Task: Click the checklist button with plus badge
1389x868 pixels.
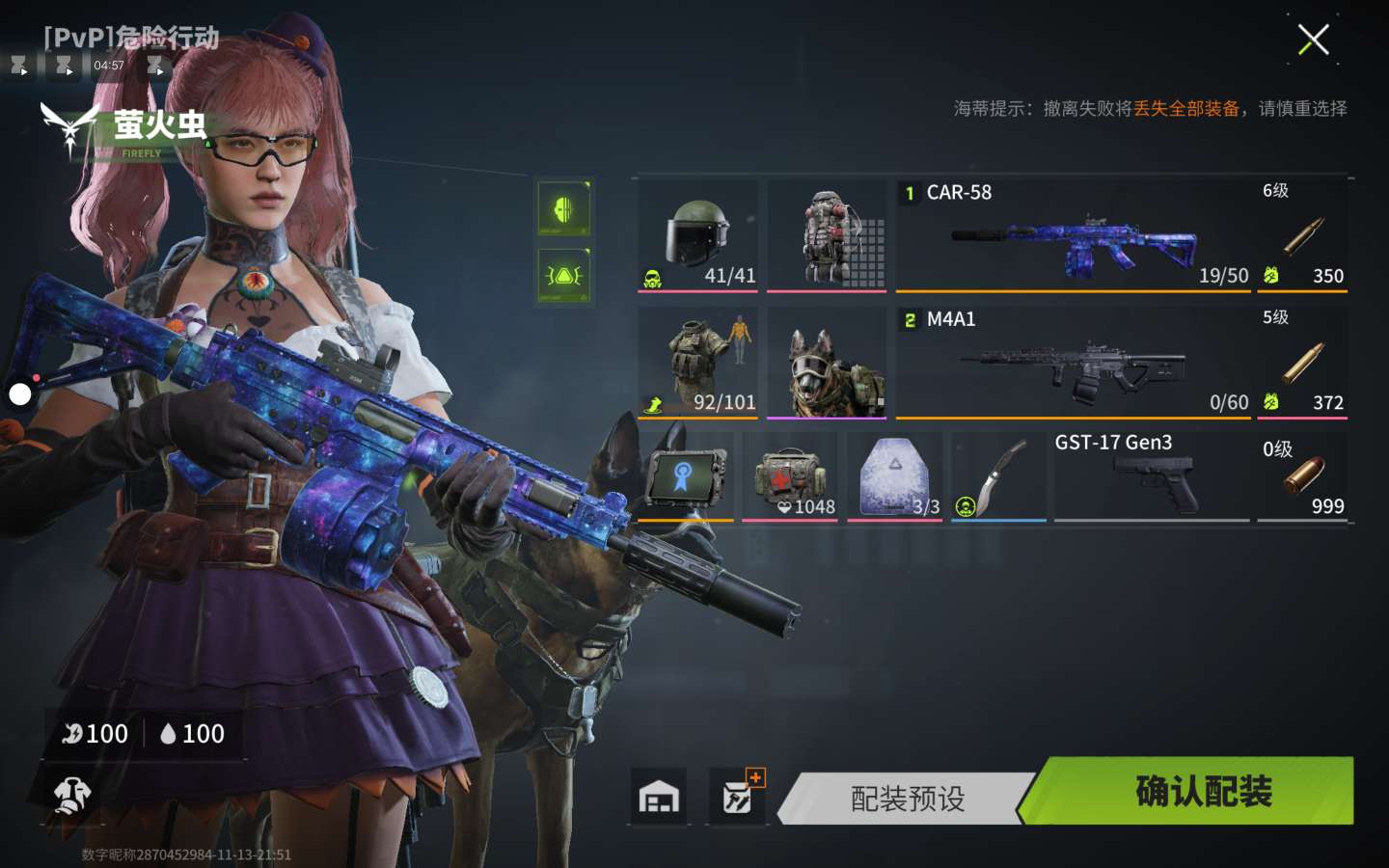Action: point(738,797)
